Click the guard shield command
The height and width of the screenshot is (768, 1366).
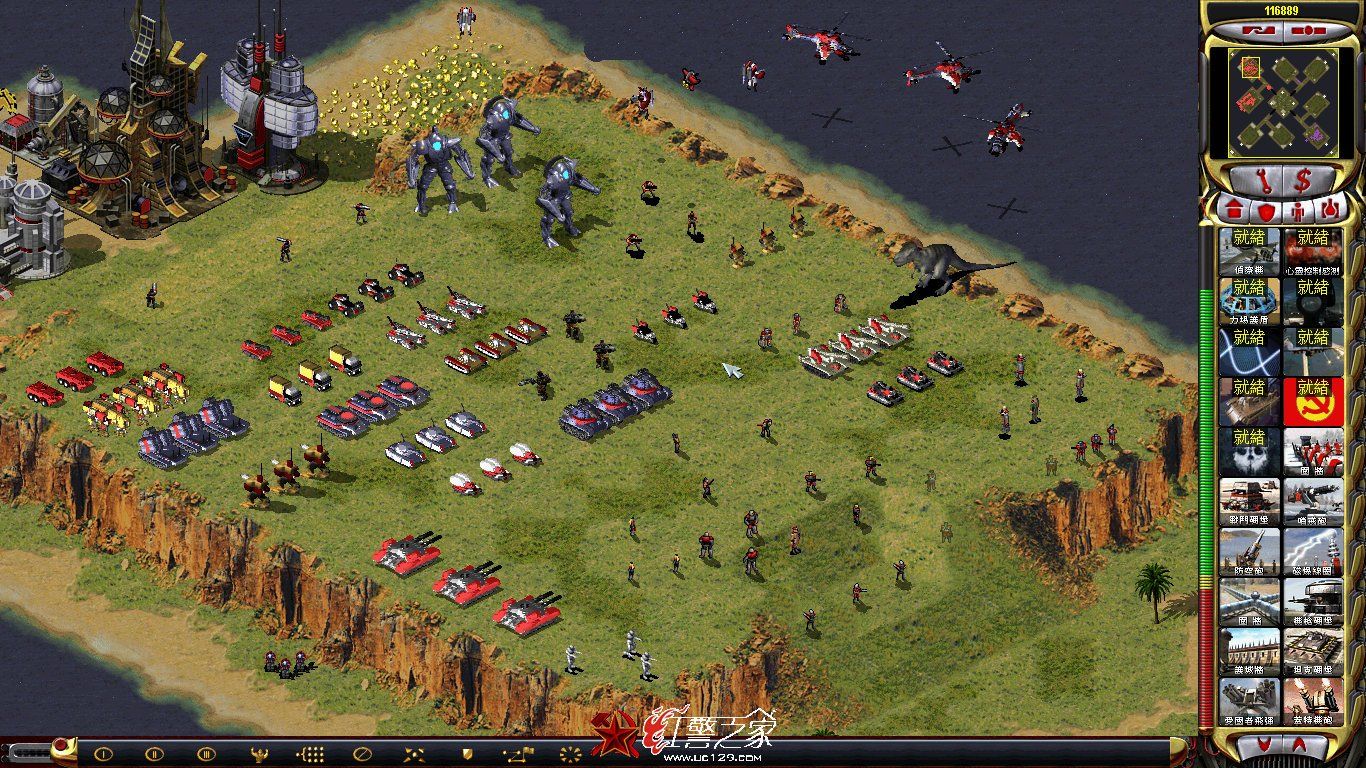466,754
